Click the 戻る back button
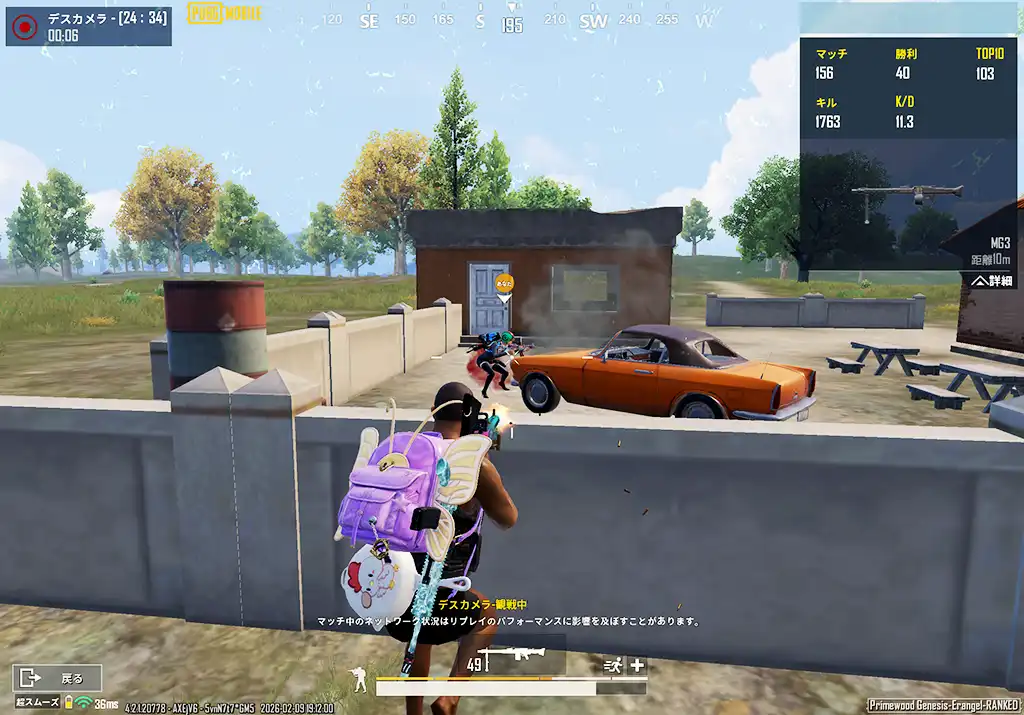The image size is (1024, 715). click(x=57, y=678)
